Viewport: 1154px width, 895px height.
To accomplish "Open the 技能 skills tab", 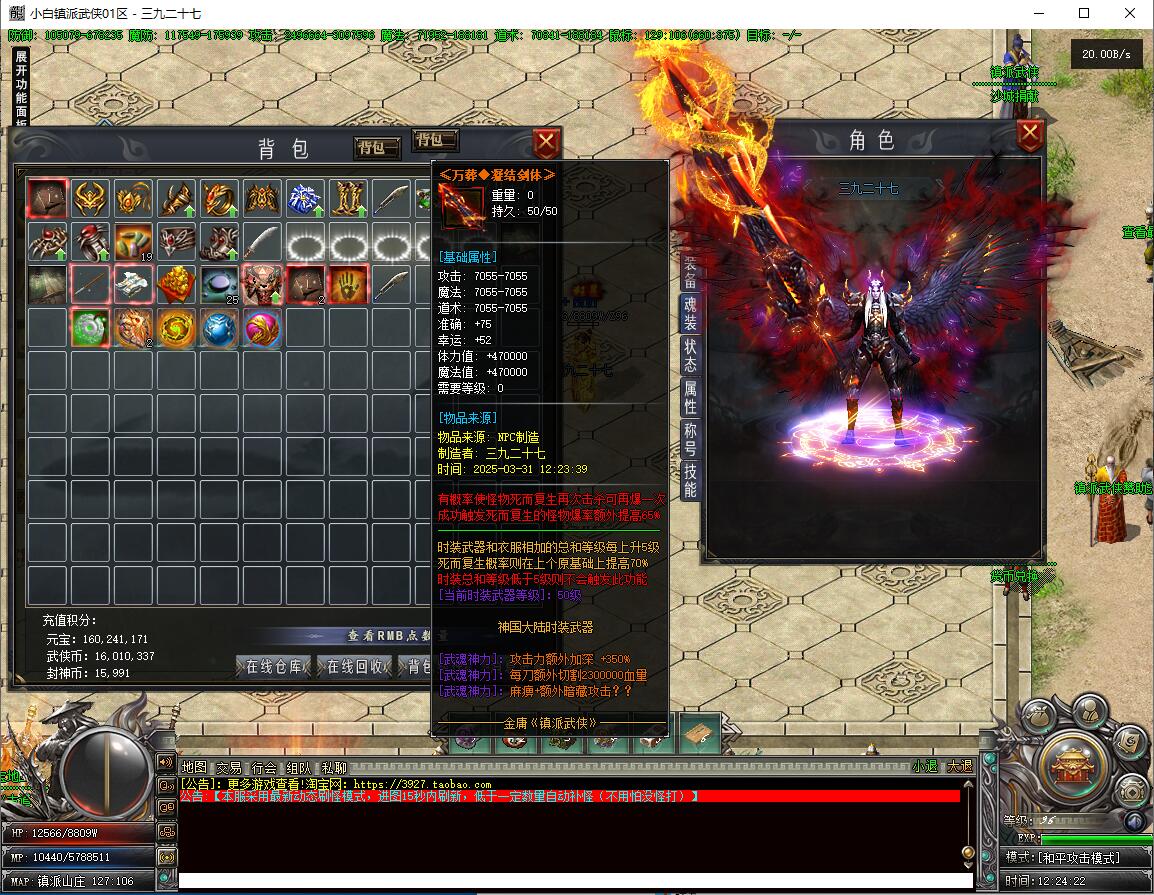I will [690, 479].
